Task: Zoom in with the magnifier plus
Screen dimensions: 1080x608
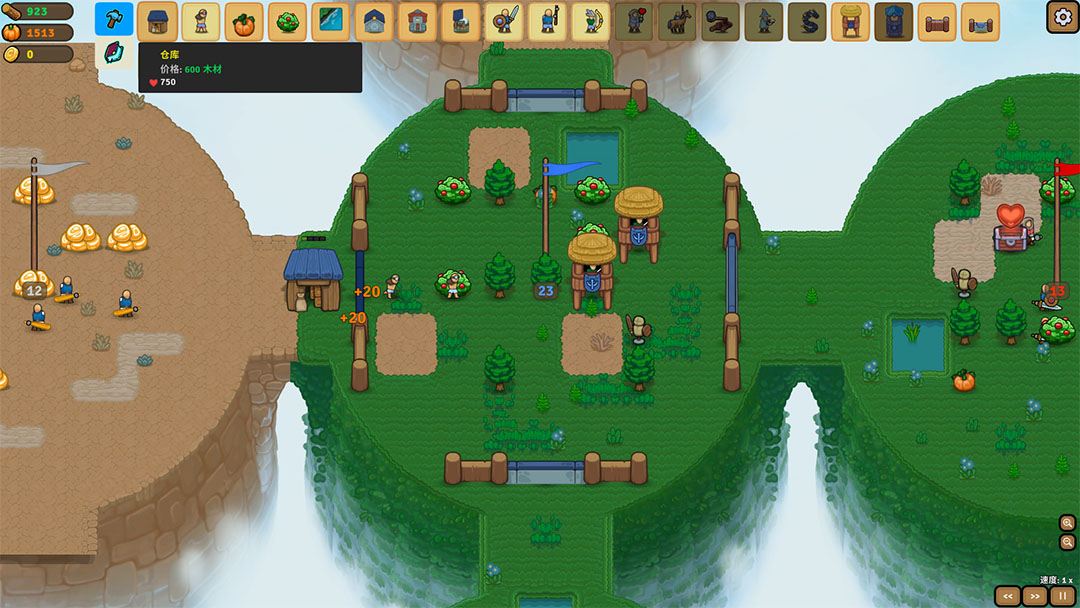Action: click(x=1068, y=523)
